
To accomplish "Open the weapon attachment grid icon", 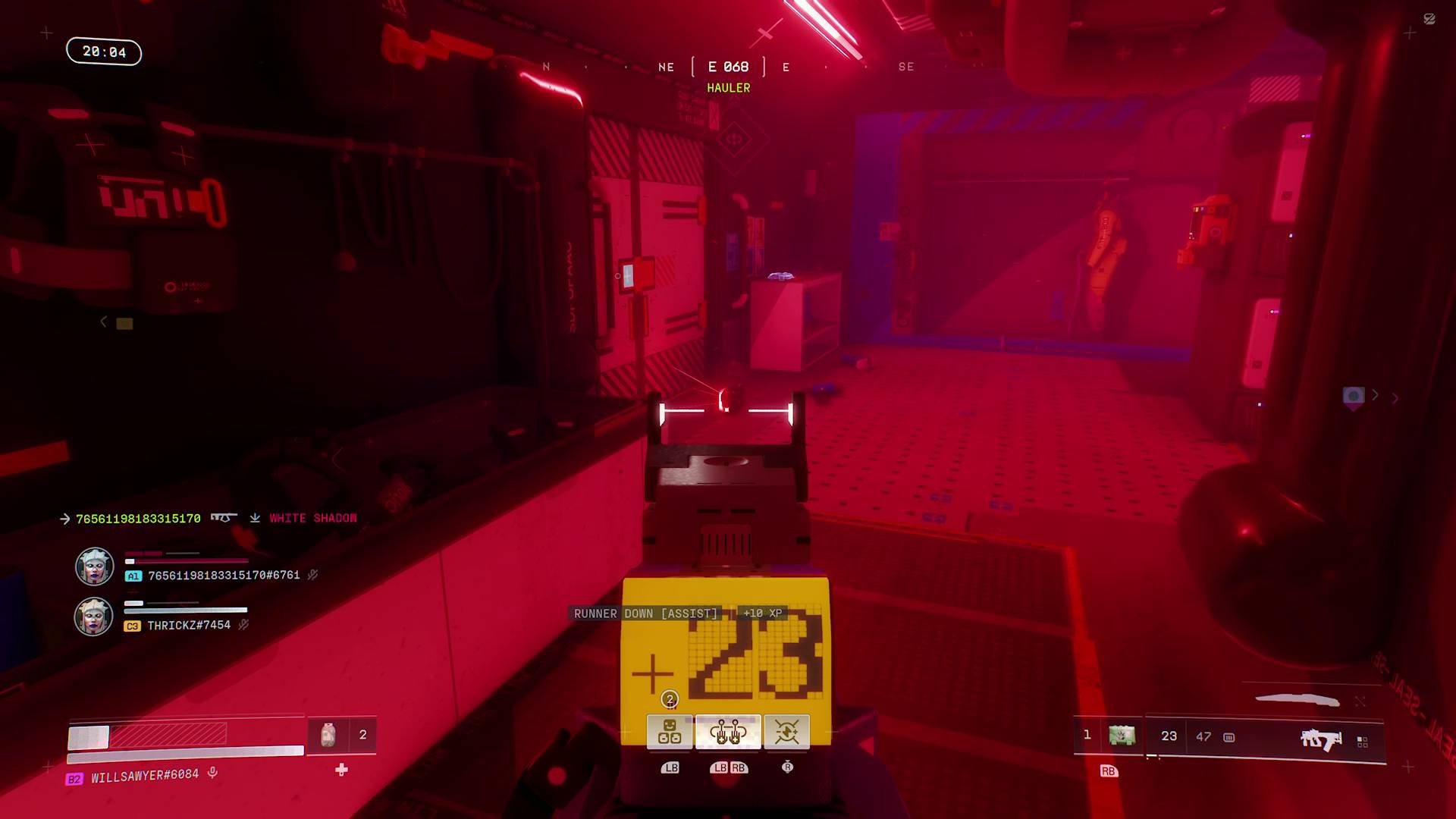I will coord(1363,741).
